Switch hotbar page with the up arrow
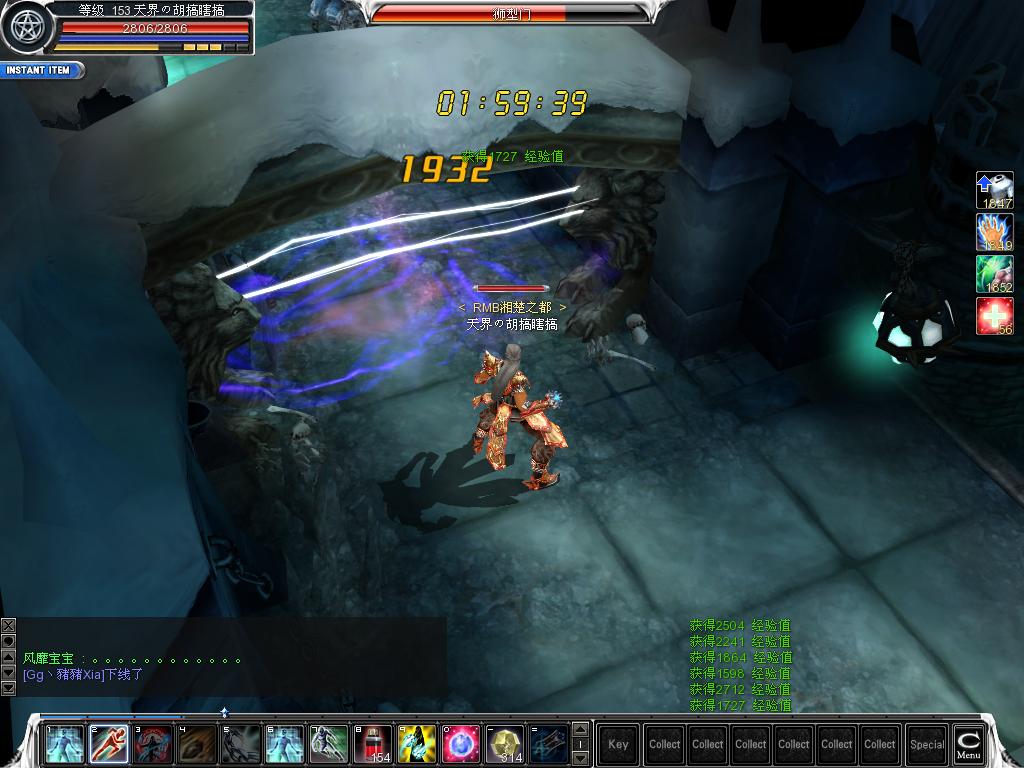Viewport: 1024px width, 768px height. click(x=580, y=730)
